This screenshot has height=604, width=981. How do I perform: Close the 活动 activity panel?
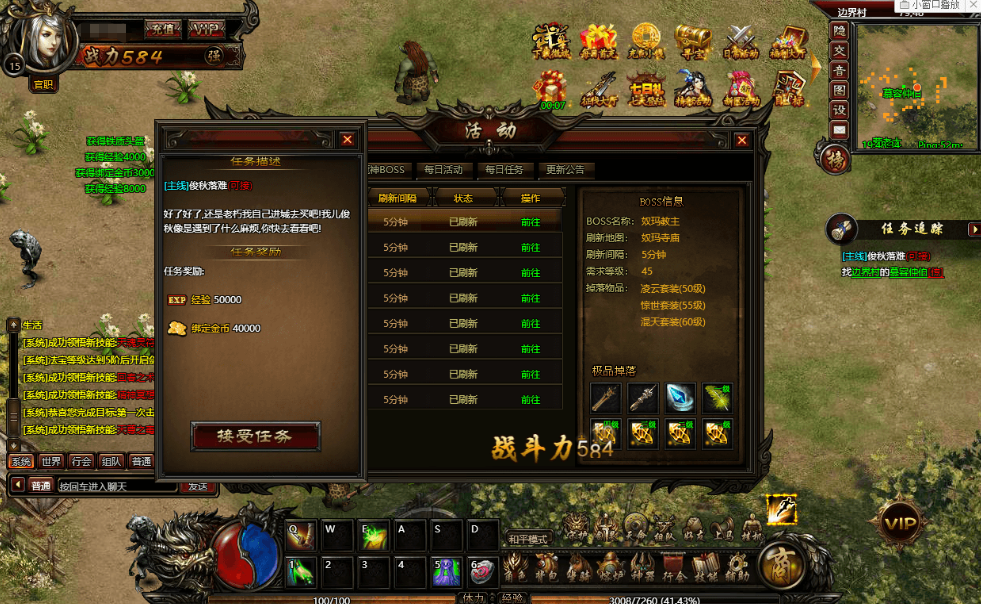[x=742, y=141]
